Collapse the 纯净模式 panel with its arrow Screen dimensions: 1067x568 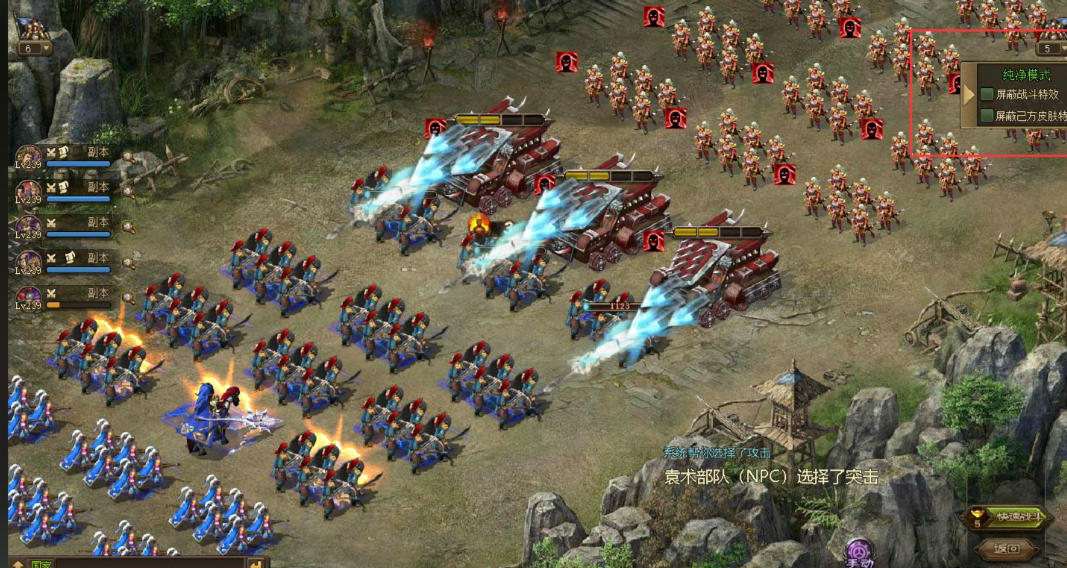point(967,94)
